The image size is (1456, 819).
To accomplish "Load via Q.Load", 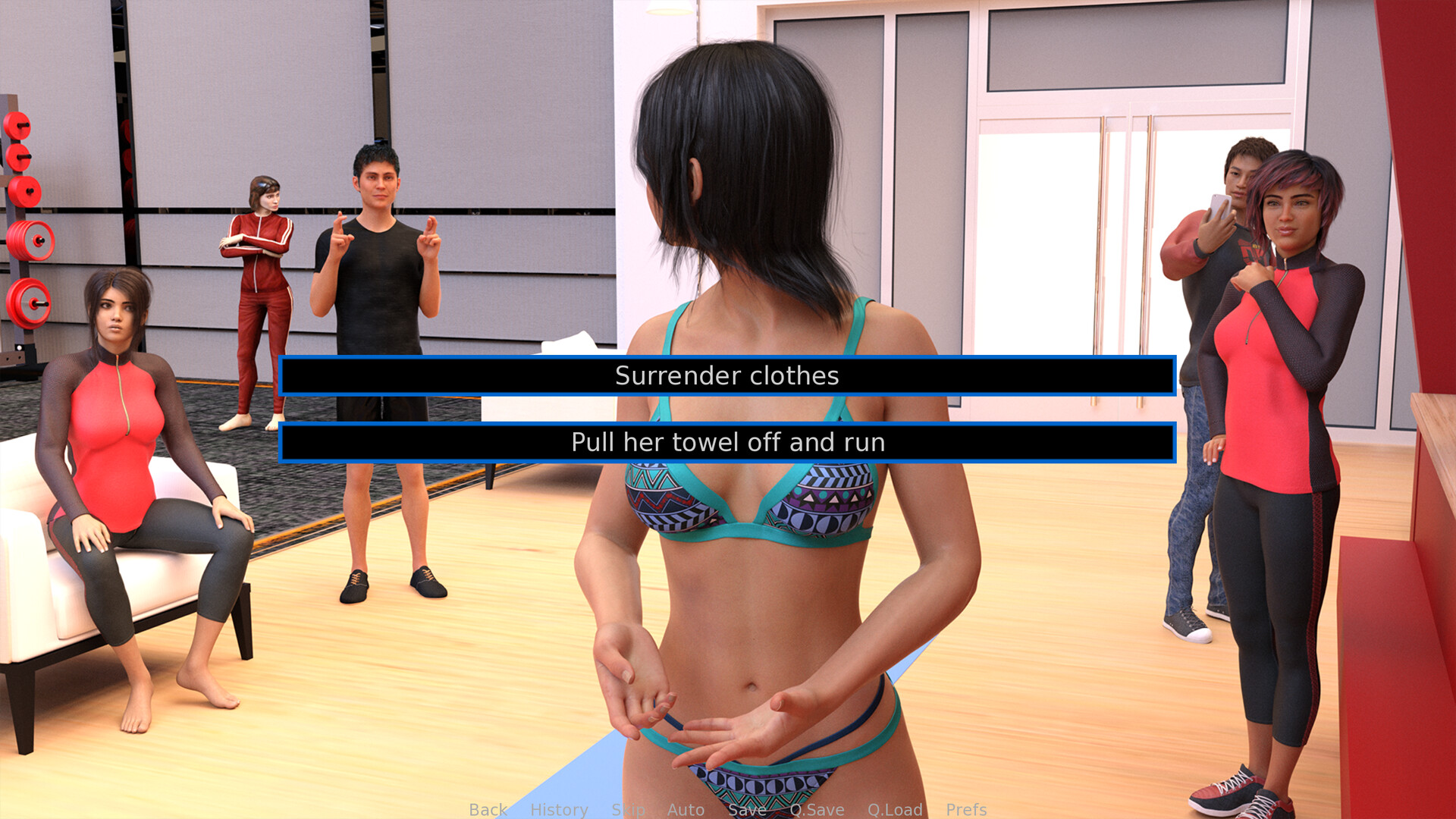I will pyautogui.click(x=895, y=809).
